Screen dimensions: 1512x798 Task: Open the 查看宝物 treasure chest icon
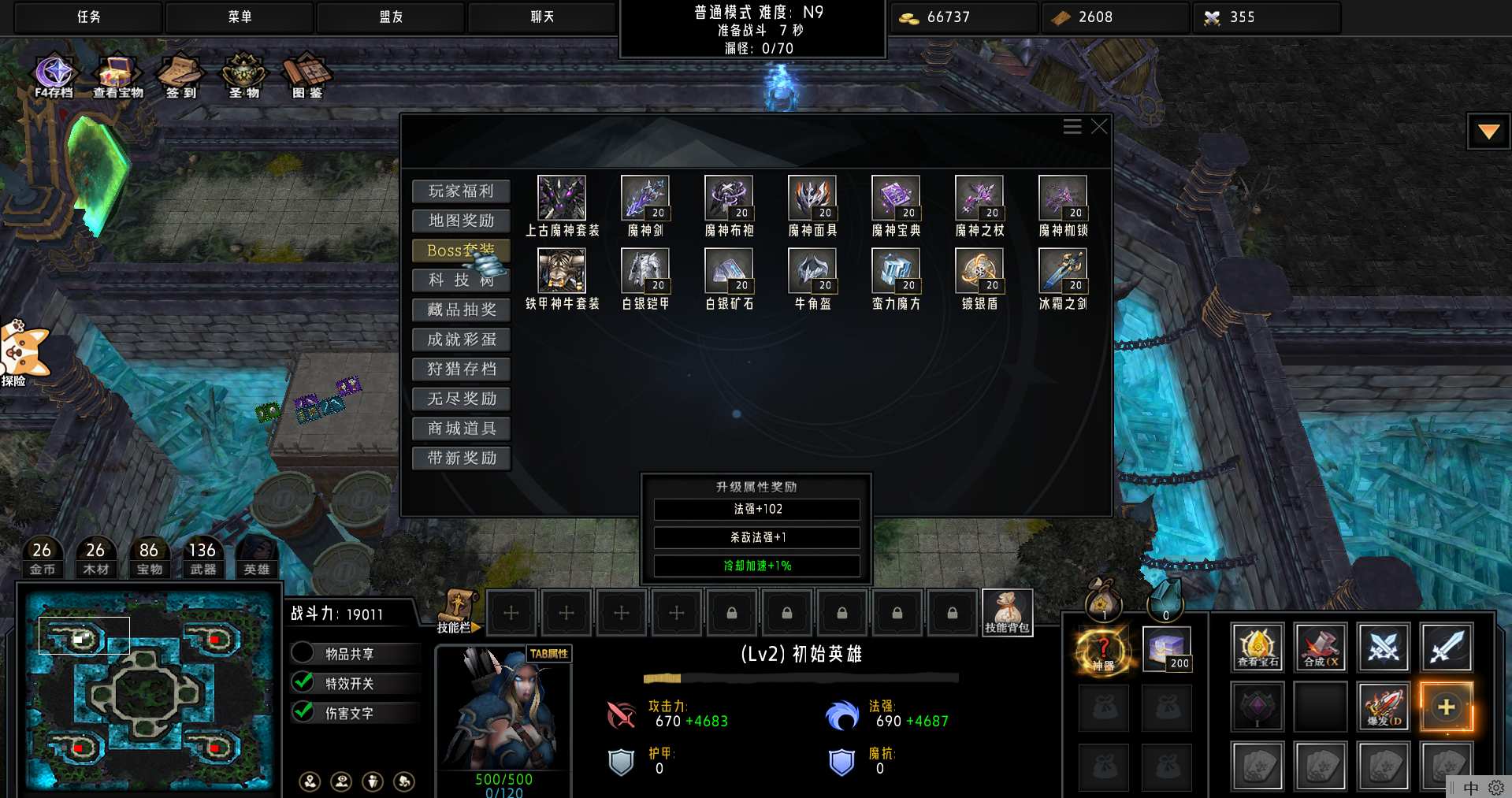tap(117, 75)
